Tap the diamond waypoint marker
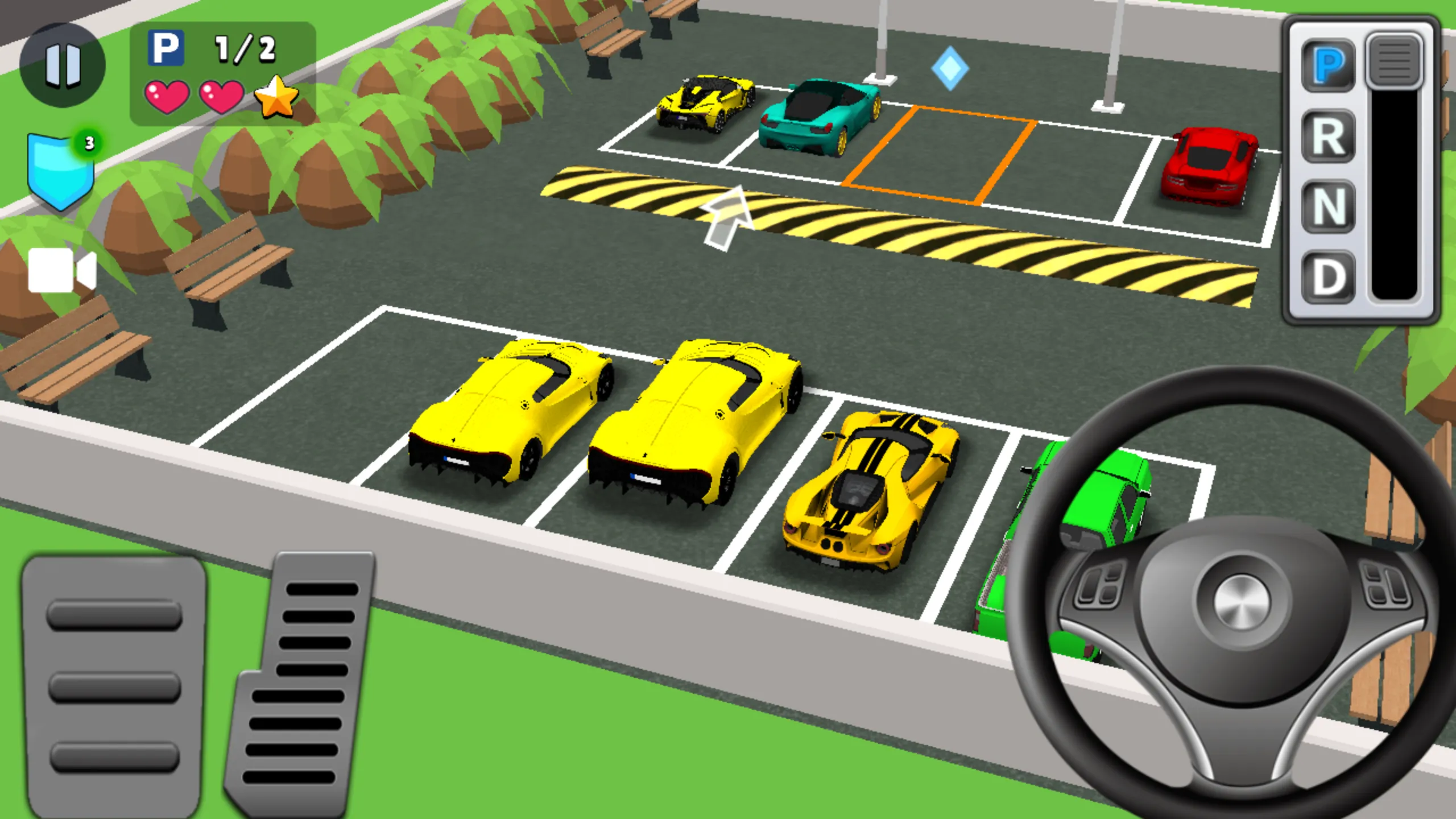 coord(951,68)
